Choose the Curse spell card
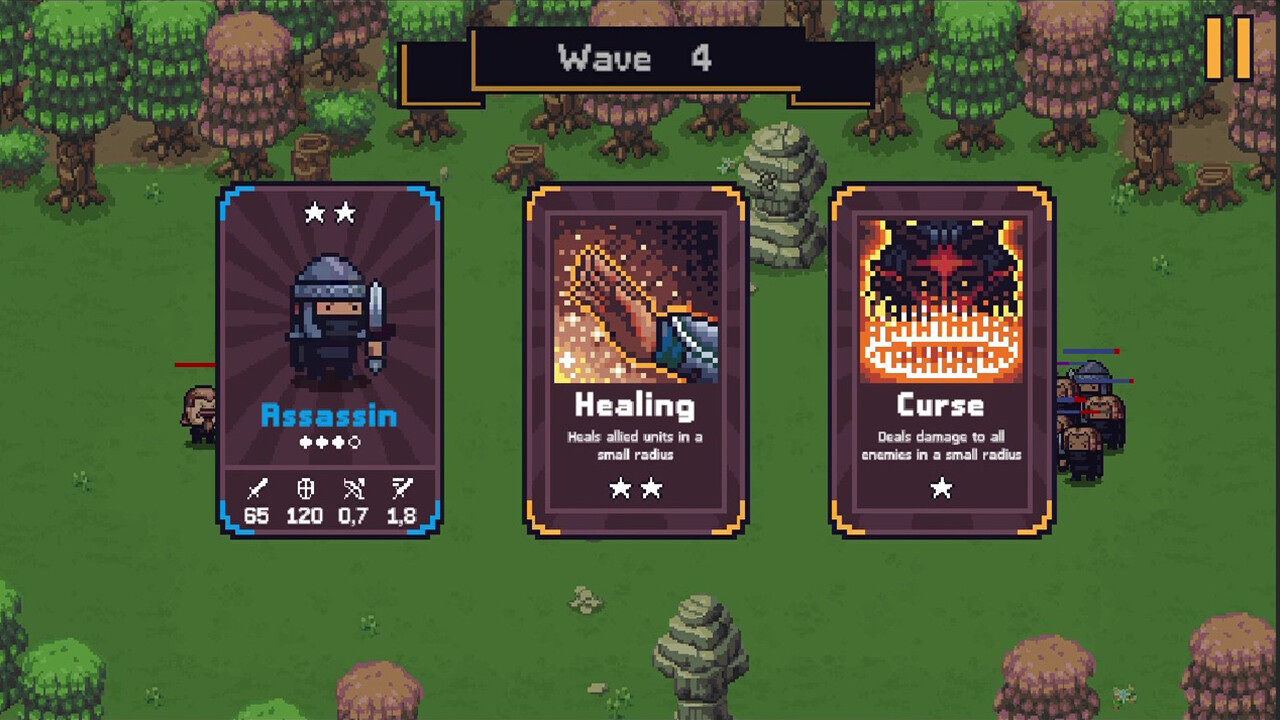The width and height of the screenshot is (1280, 720). (940, 360)
